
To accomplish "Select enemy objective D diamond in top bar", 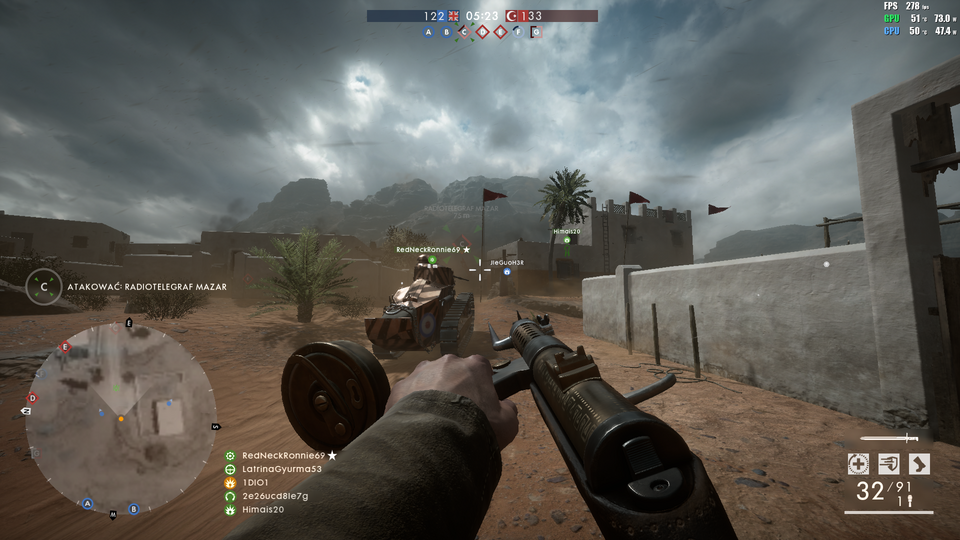I will [x=482, y=32].
